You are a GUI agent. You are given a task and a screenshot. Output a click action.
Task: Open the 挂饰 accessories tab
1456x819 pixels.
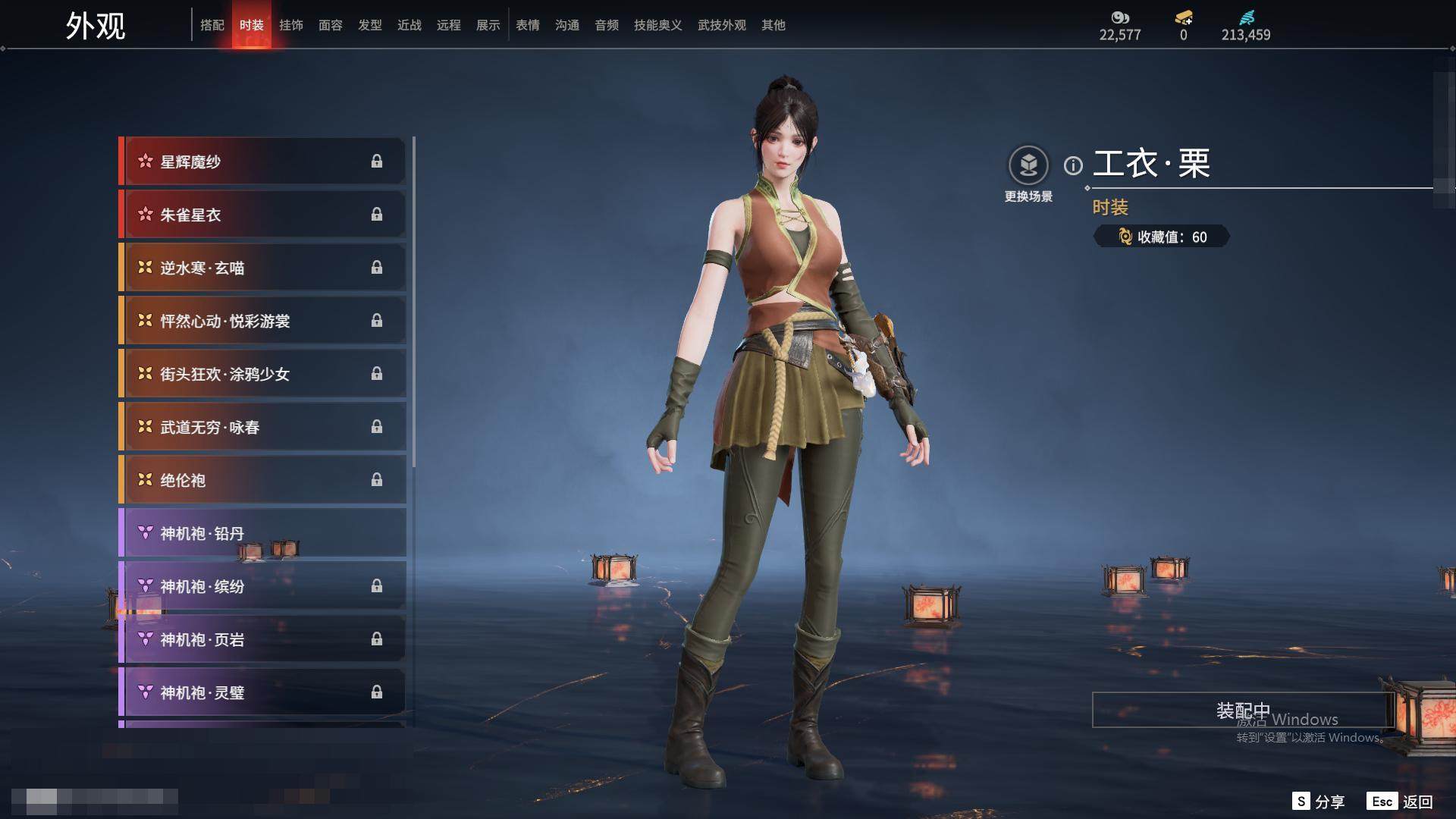(291, 25)
